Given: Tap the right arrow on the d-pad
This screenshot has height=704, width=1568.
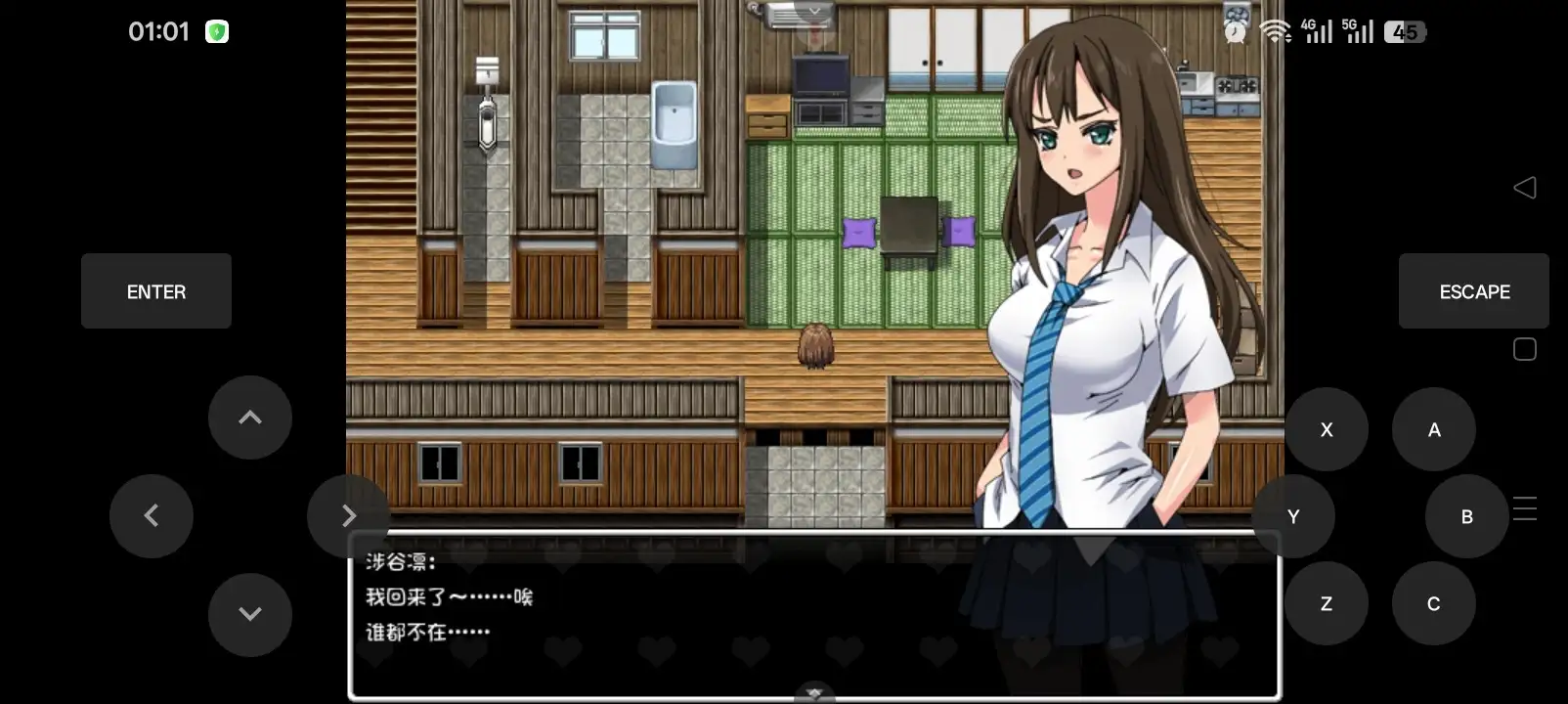Looking at the screenshot, I should pyautogui.click(x=348, y=516).
